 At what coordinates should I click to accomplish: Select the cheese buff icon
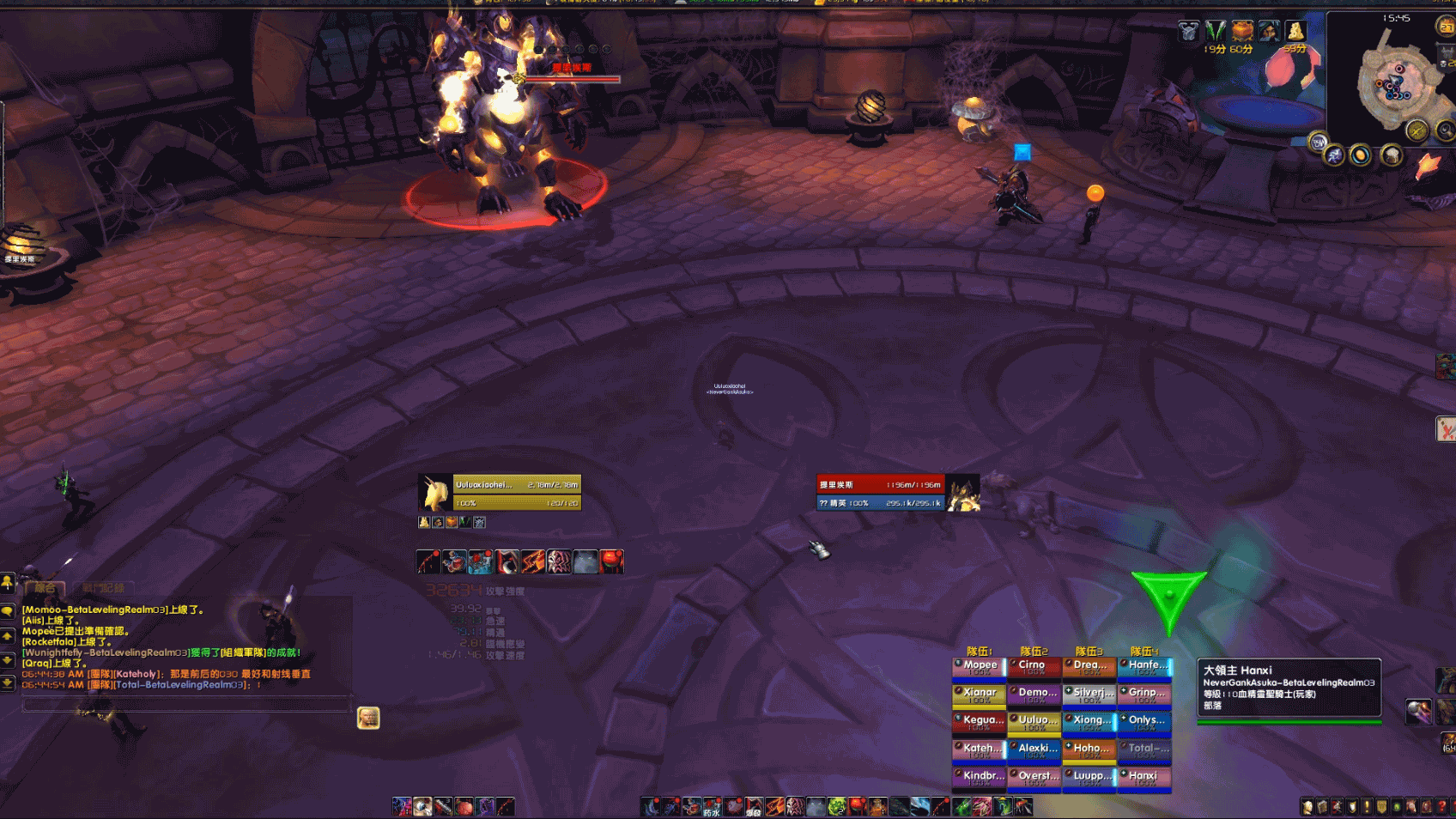tap(1295, 32)
